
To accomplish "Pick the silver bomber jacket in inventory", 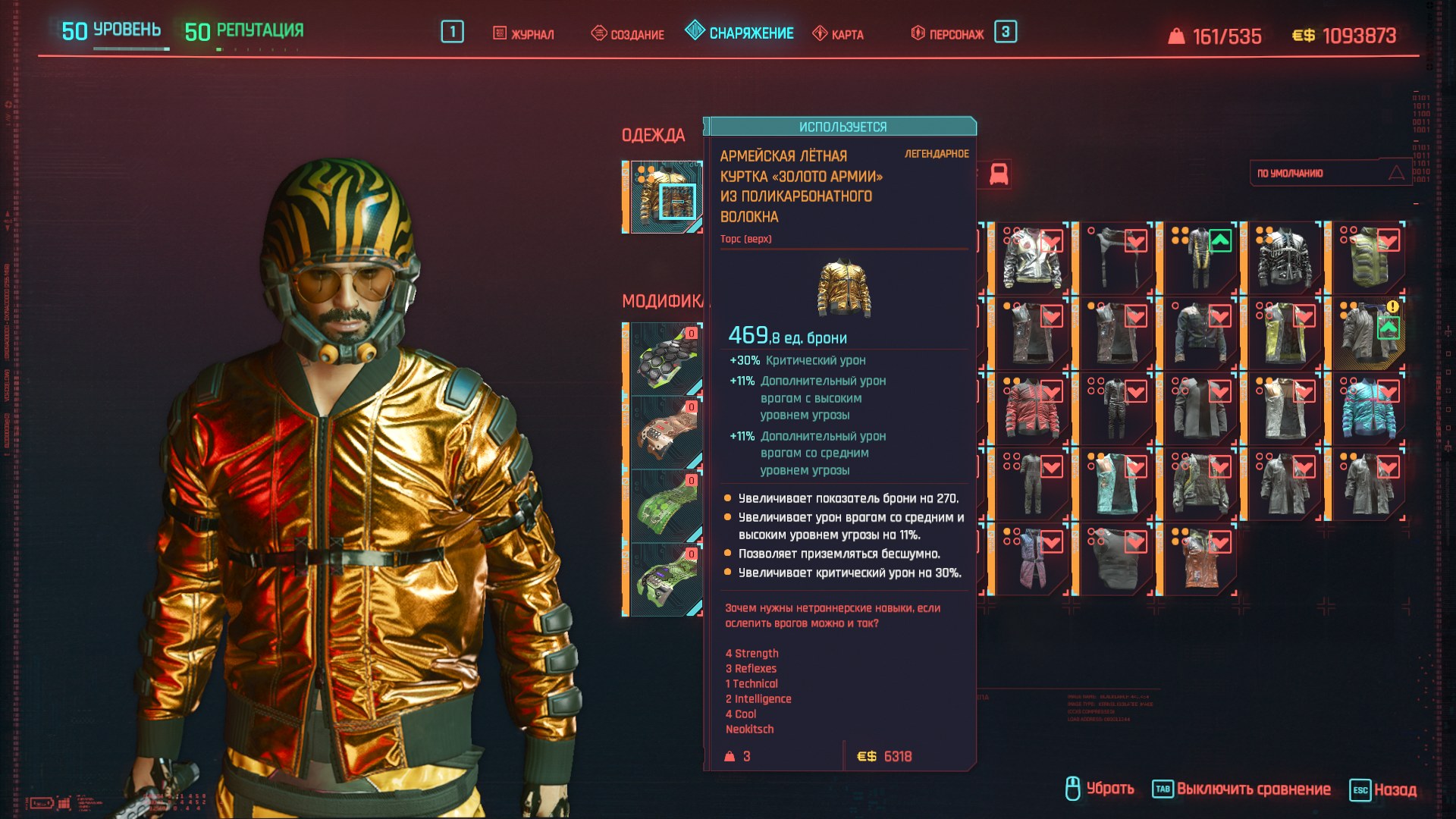I will coord(1031,258).
